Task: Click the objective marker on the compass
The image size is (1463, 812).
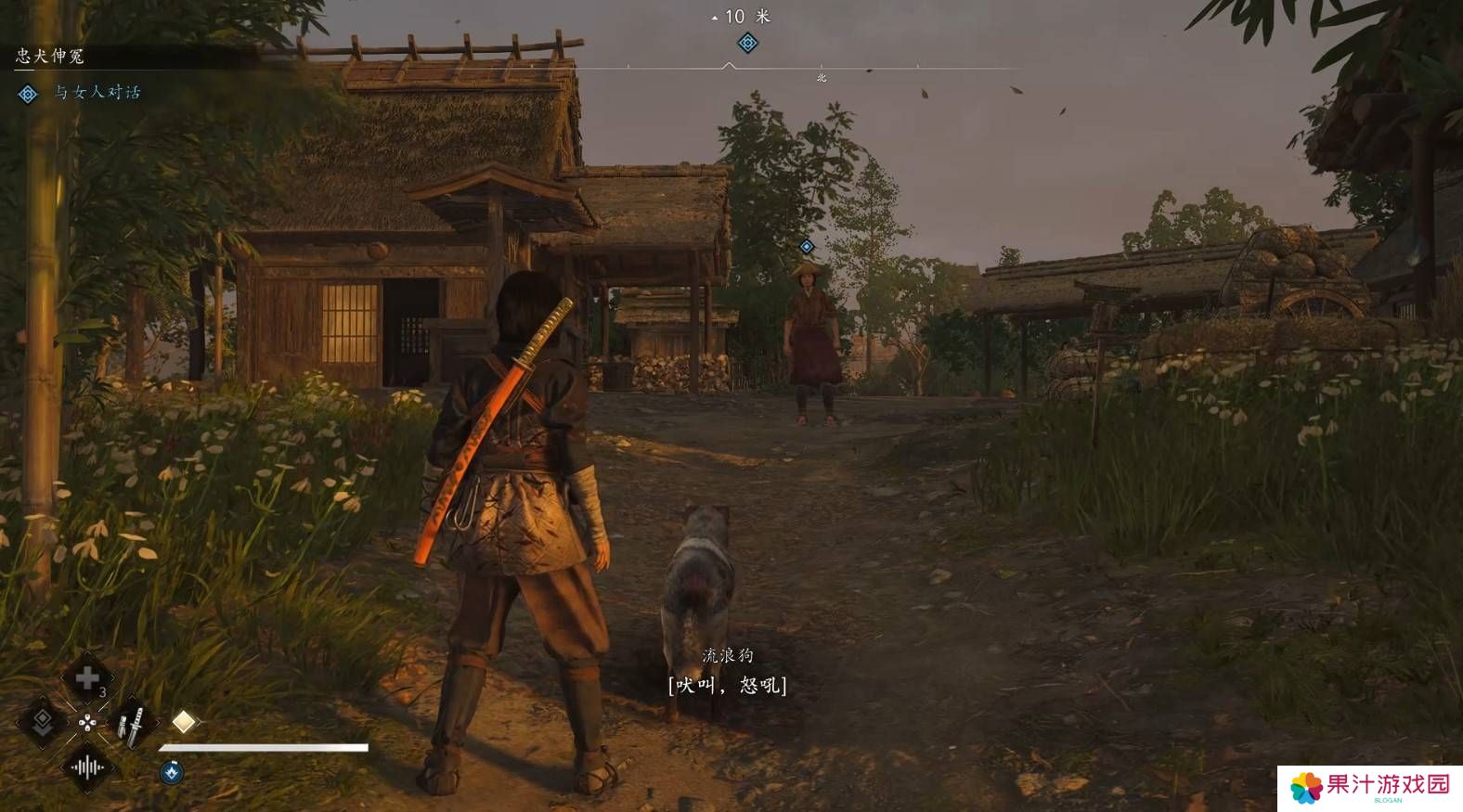Action: point(747,43)
